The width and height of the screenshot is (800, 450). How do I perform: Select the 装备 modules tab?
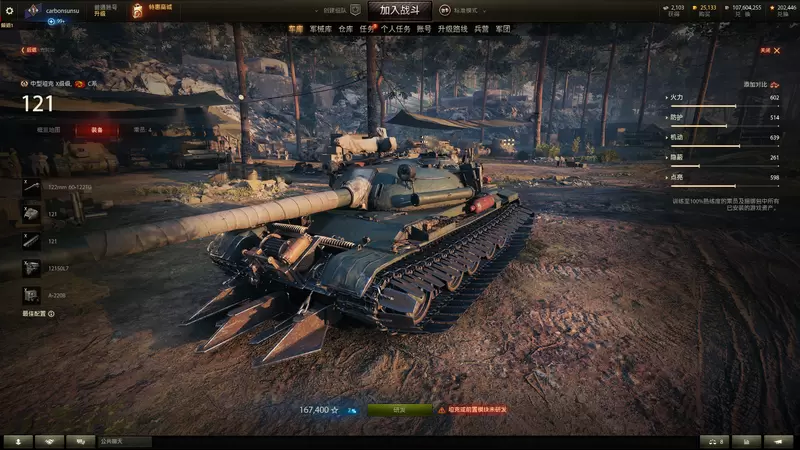(96, 129)
